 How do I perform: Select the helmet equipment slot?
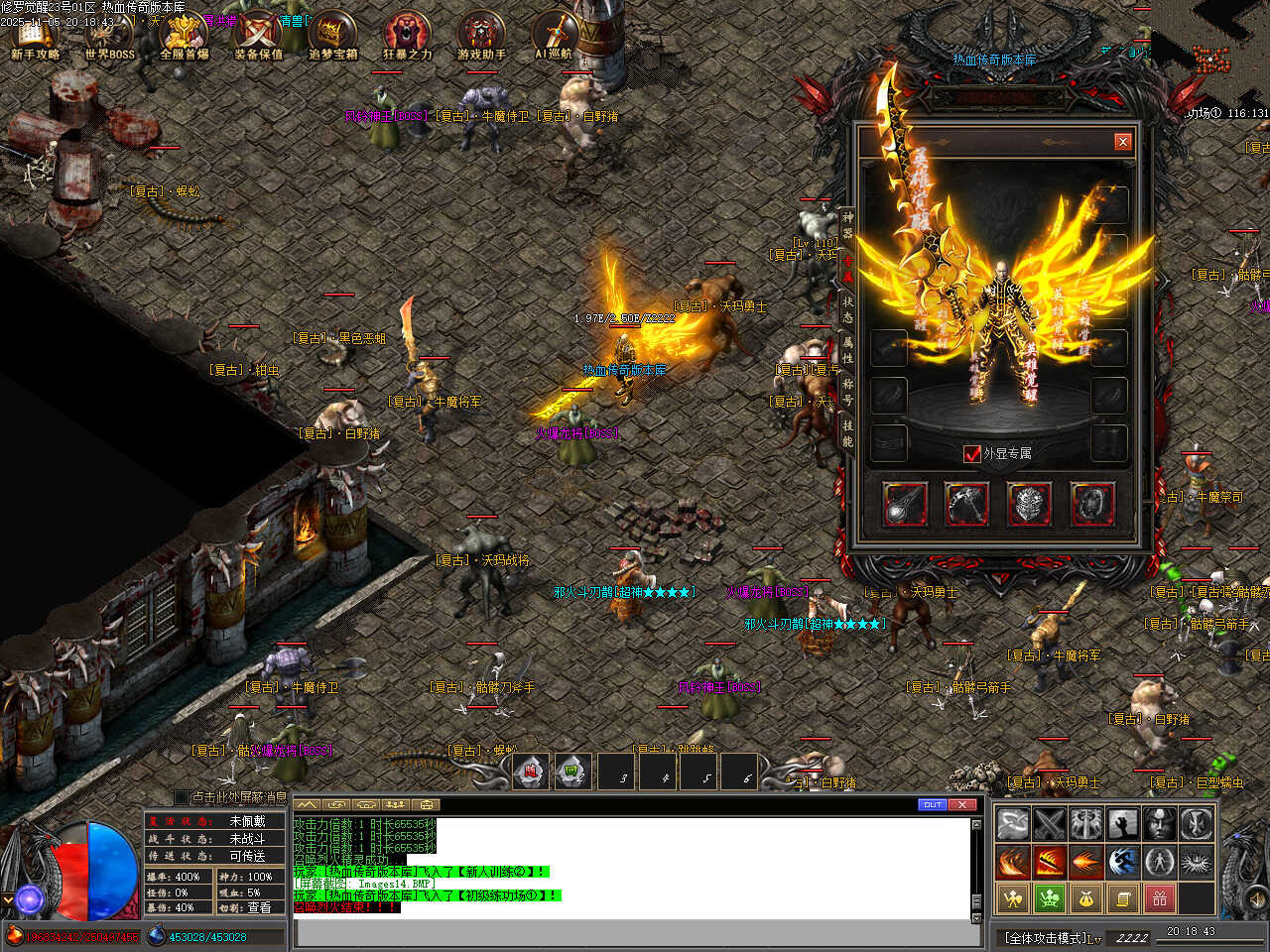pyautogui.click(x=1029, y=504)
